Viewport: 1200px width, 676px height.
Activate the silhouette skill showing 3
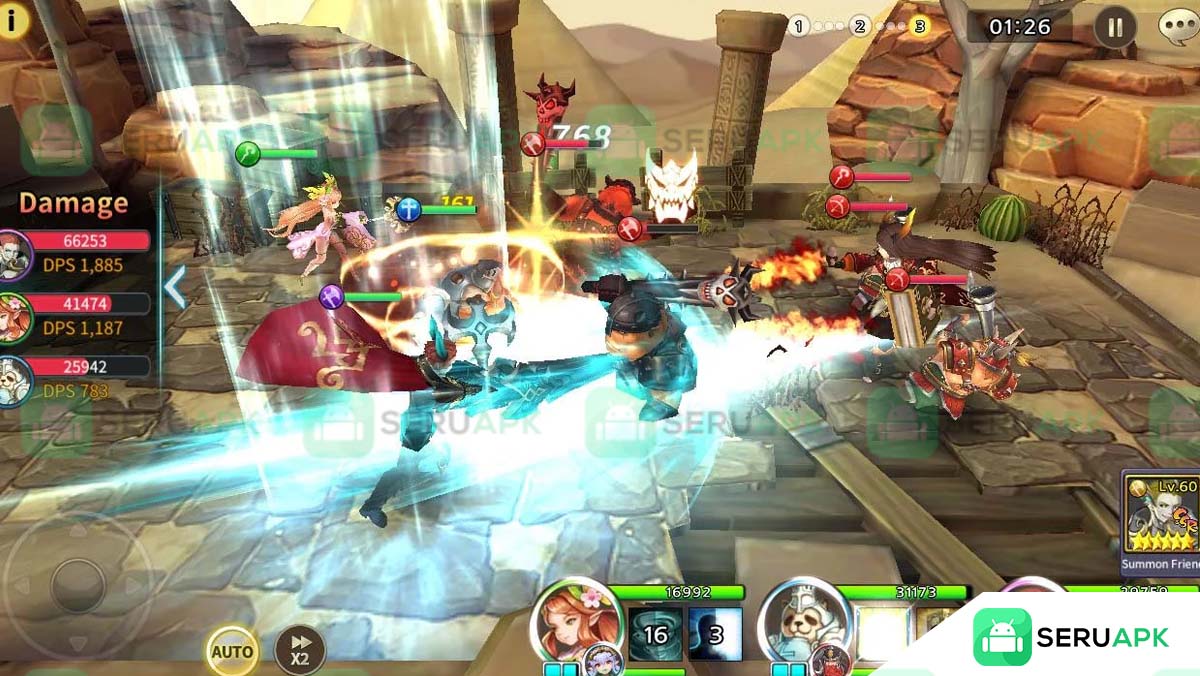pos(716,634)
